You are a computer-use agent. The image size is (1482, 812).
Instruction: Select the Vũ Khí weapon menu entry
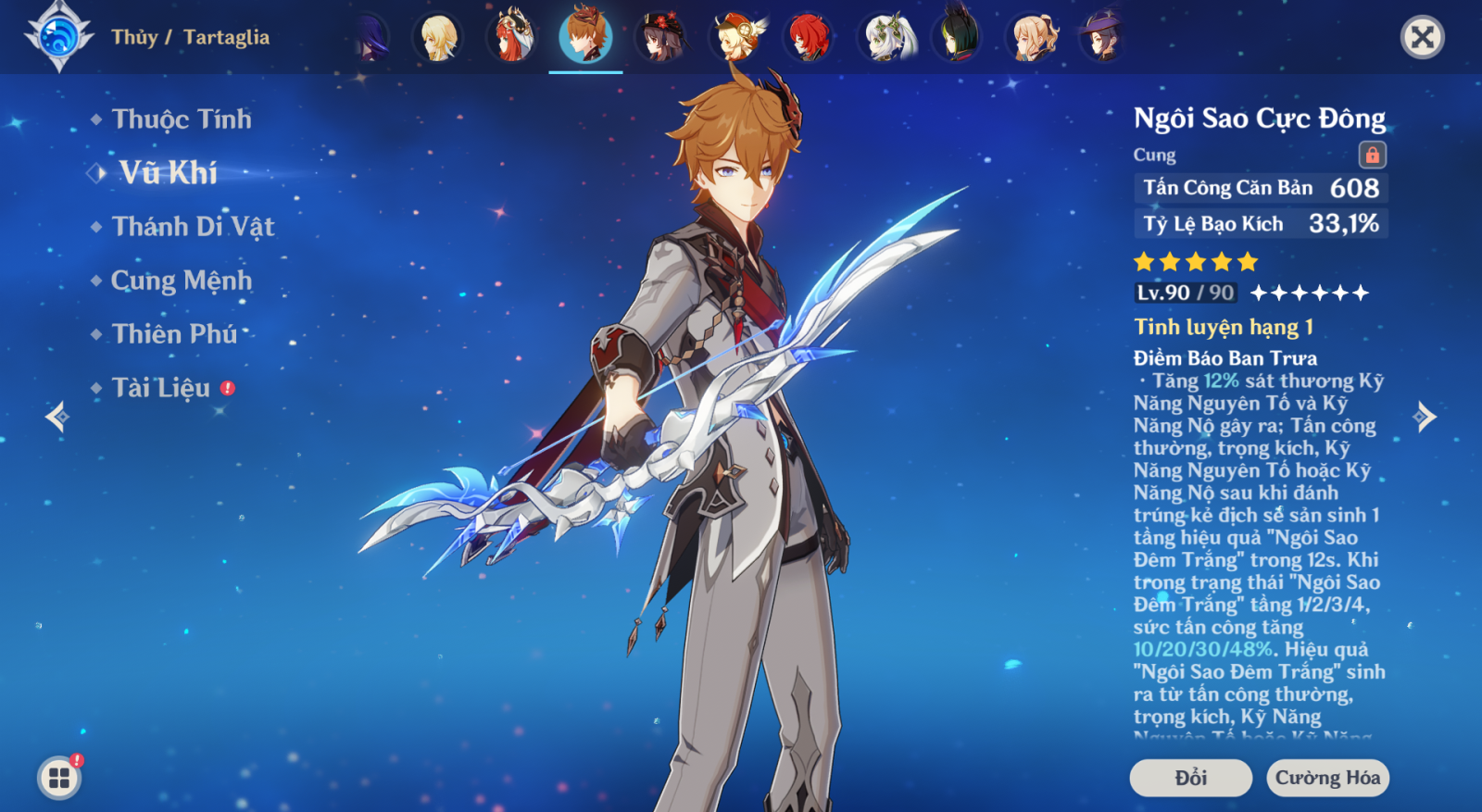tap(168, 173)
